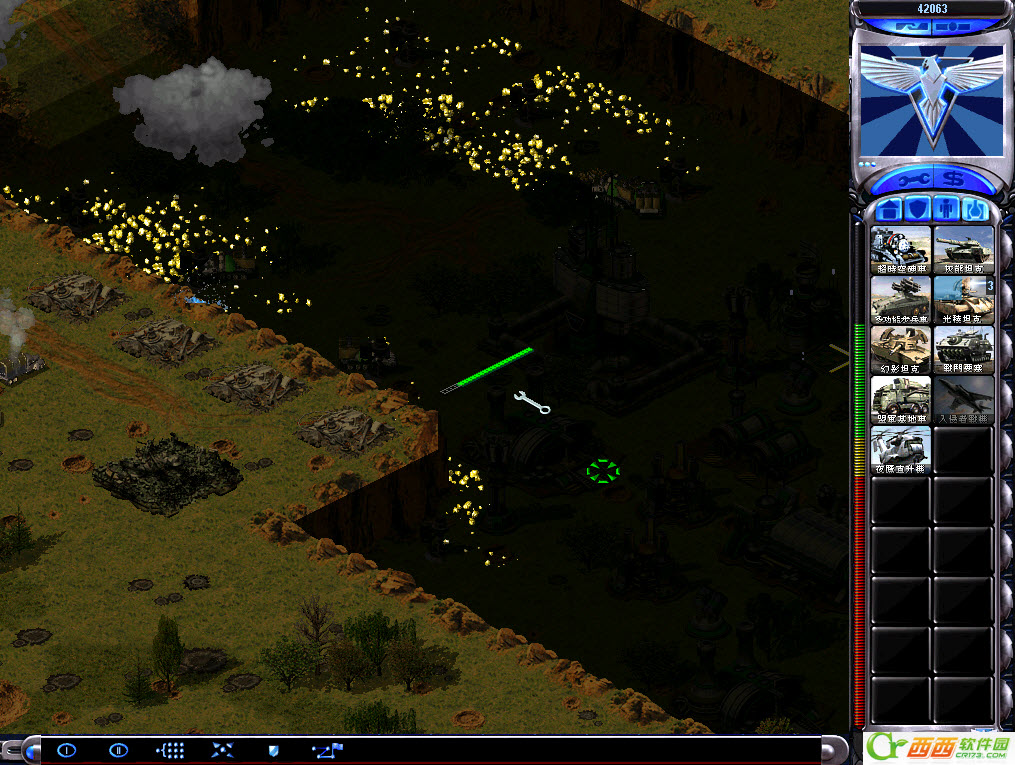
Task: Activate the waypoint flag planning mode
Action: [326, 750]
